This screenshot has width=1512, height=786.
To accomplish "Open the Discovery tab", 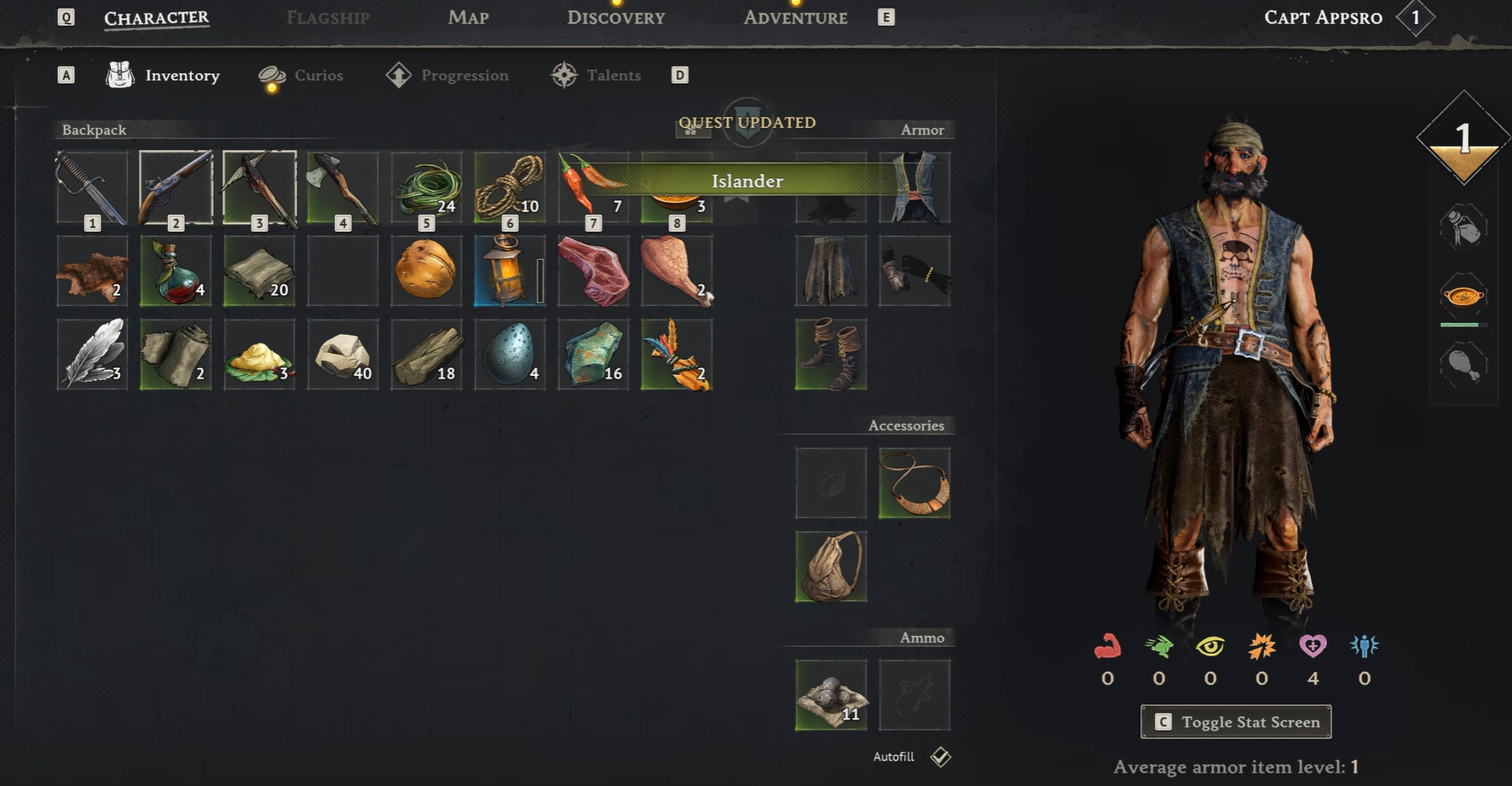I will click(x=615, y=18).
